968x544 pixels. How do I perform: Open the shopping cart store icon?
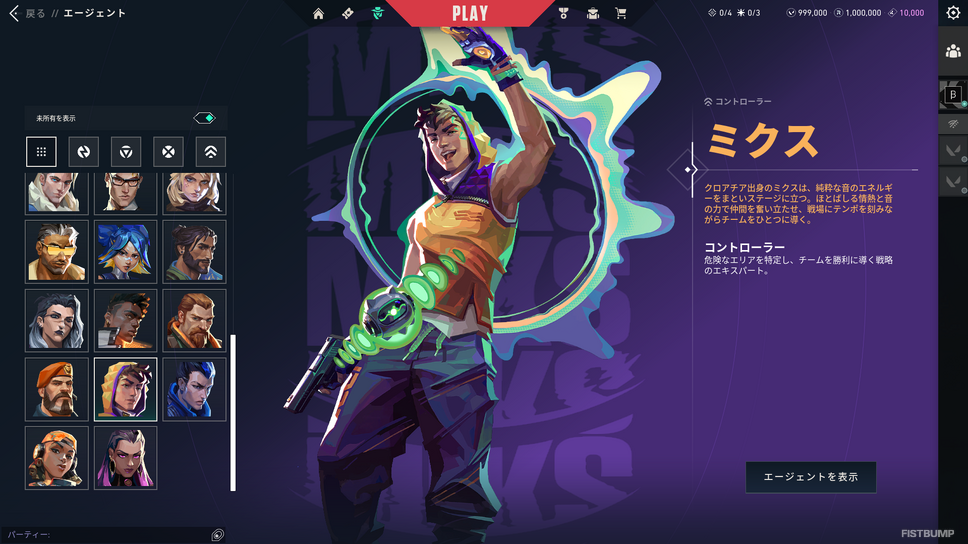[621, 14]
